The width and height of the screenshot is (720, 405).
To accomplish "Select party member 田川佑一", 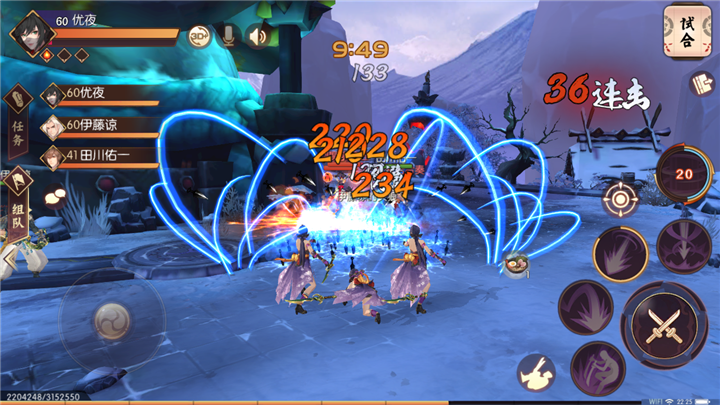I will coord(98,155).
